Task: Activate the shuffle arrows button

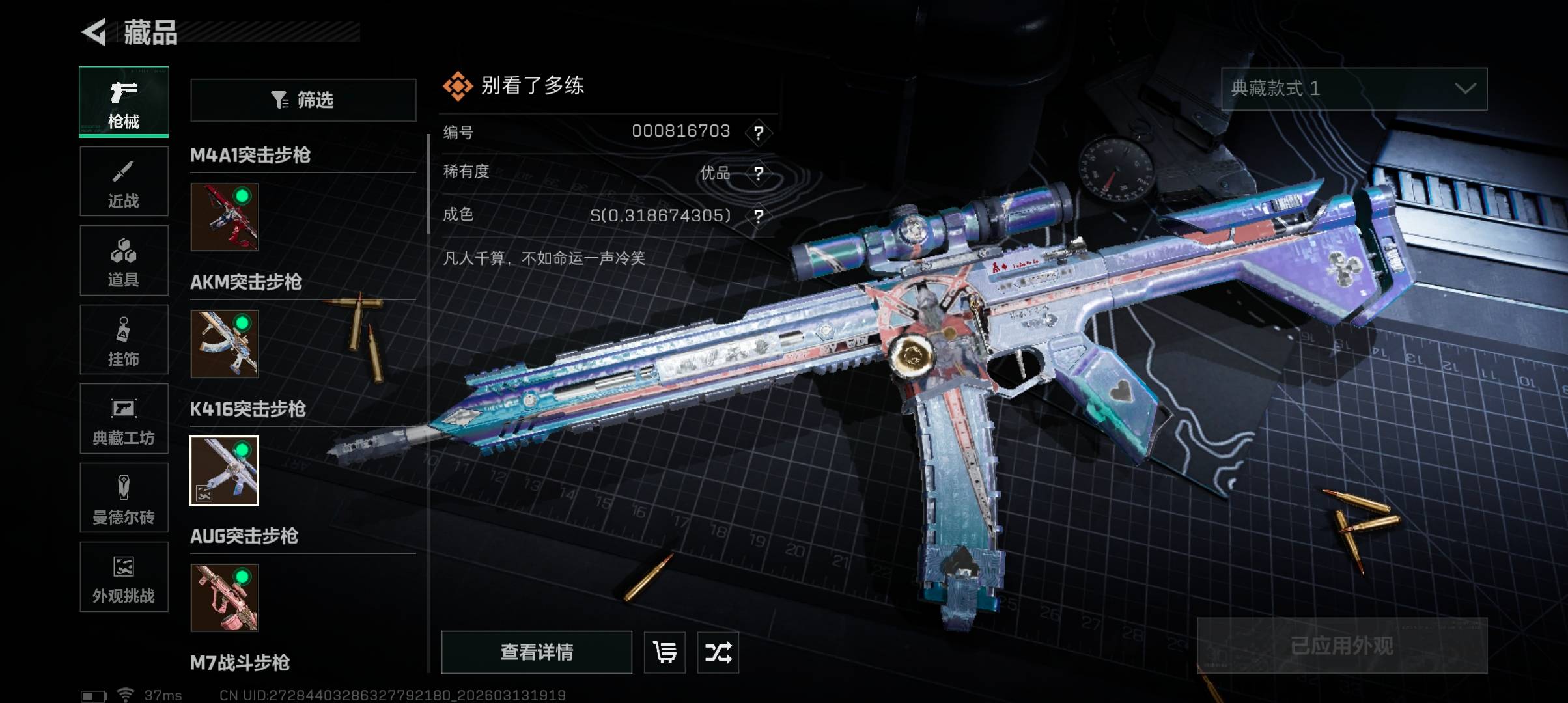Action: click(718, 652)
